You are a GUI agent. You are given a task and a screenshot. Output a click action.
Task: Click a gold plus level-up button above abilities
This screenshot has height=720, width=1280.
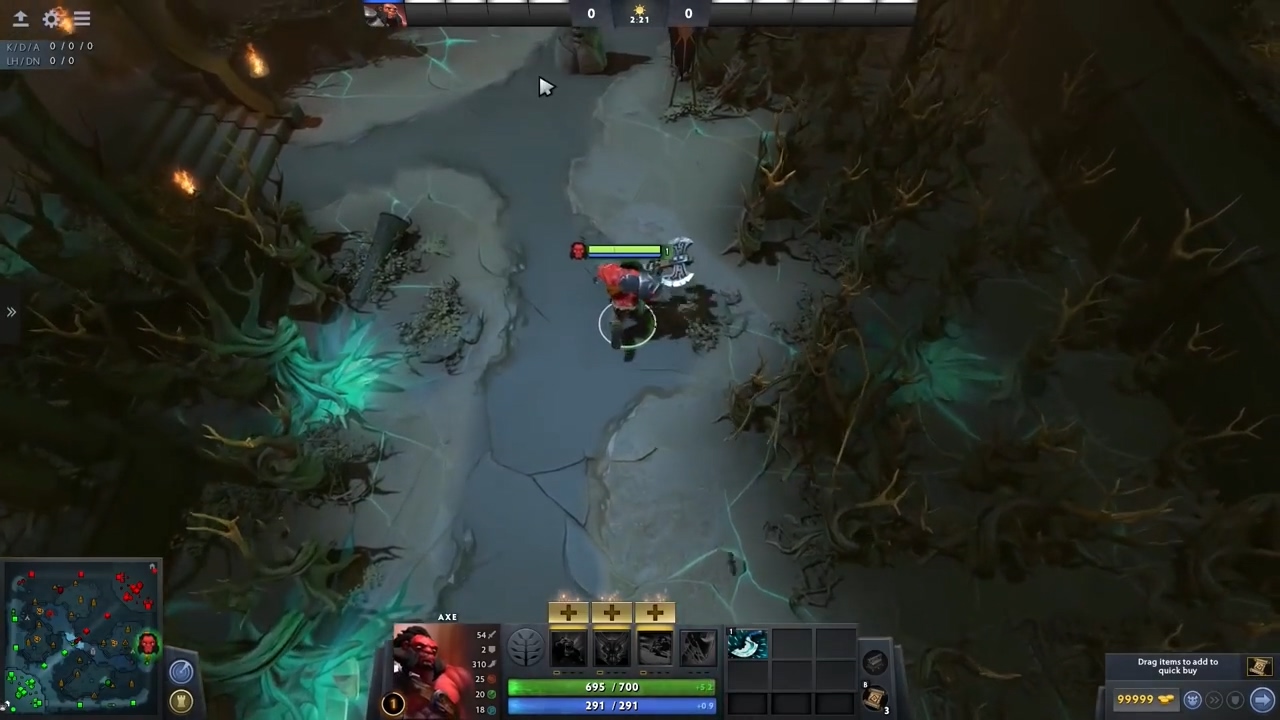point(567,612)
